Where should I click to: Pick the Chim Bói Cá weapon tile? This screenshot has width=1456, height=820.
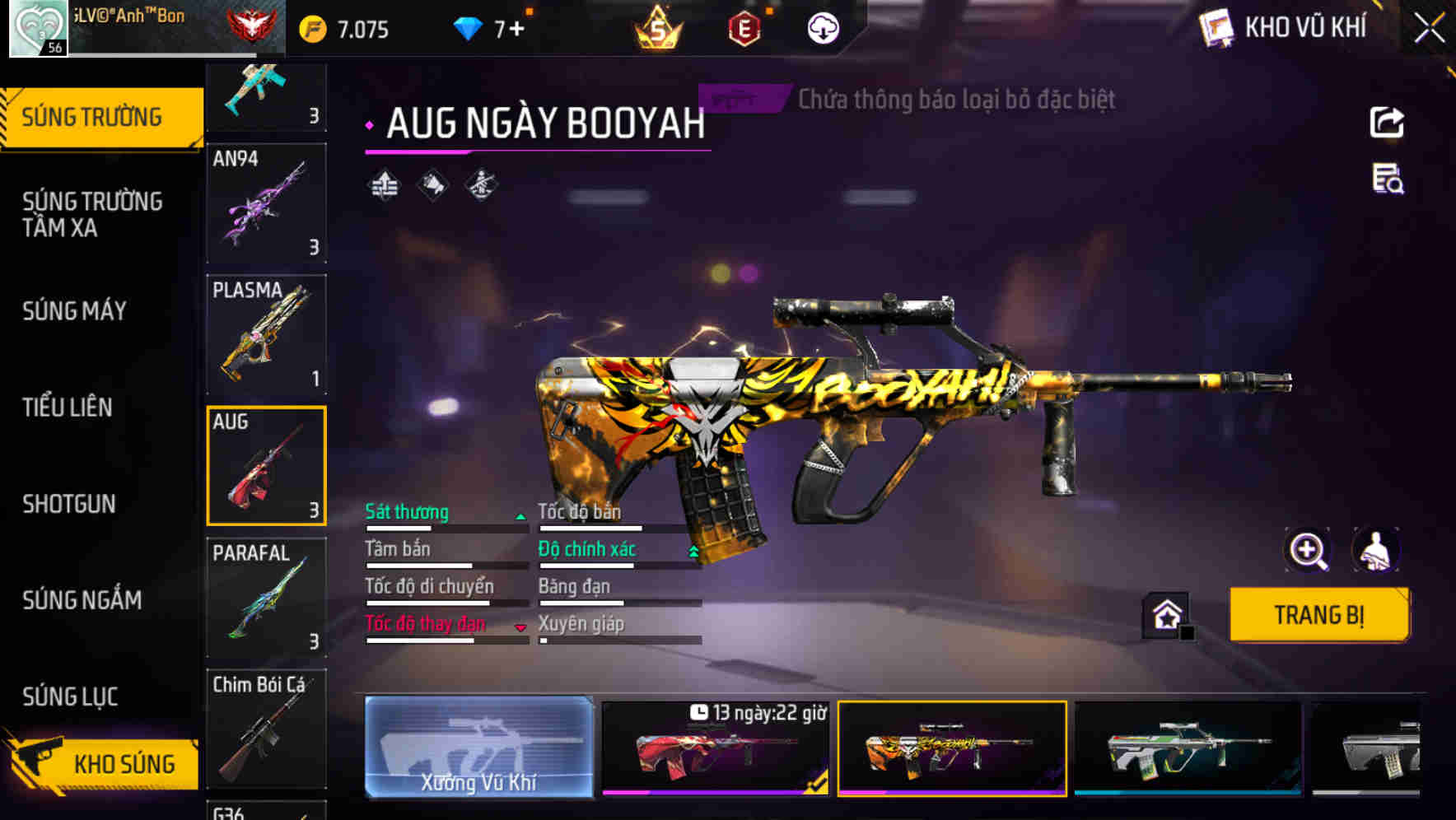(266, 729)
